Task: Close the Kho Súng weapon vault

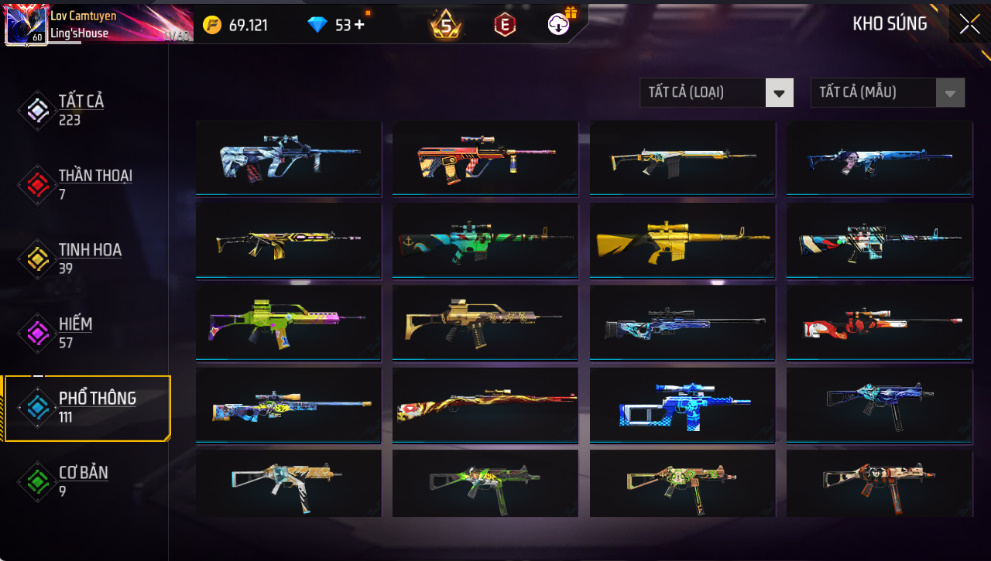Action: pos(968,25)
